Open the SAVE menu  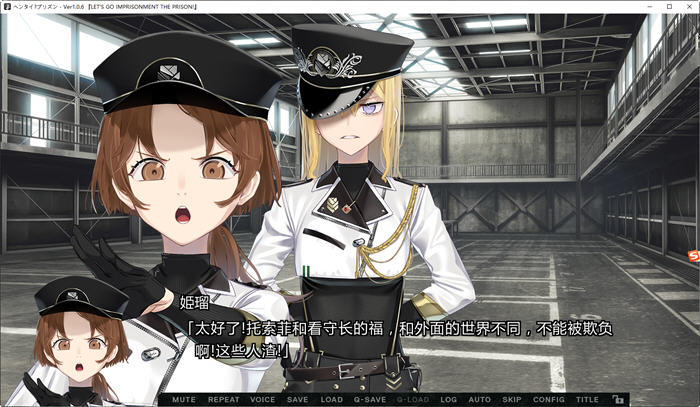pyautogui.click(x=297, y=399)
